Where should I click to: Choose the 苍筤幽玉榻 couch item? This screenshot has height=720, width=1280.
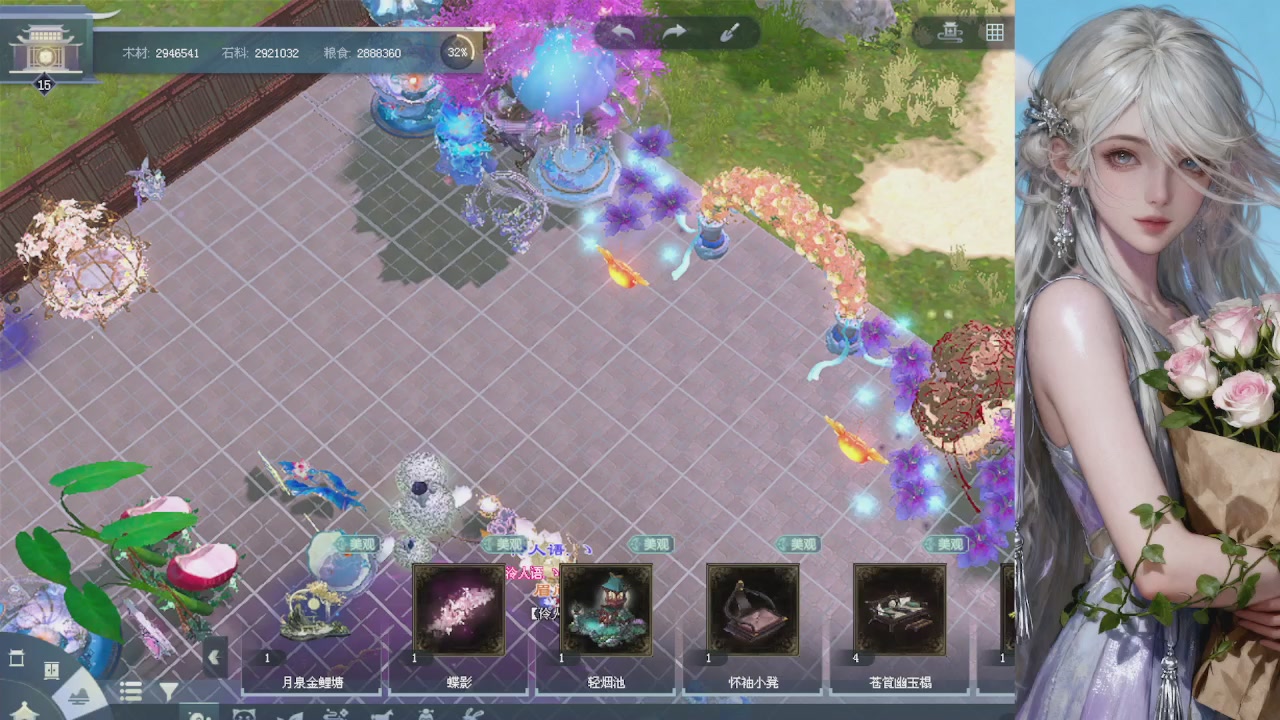pyautogui.click(x=900, y=610)
